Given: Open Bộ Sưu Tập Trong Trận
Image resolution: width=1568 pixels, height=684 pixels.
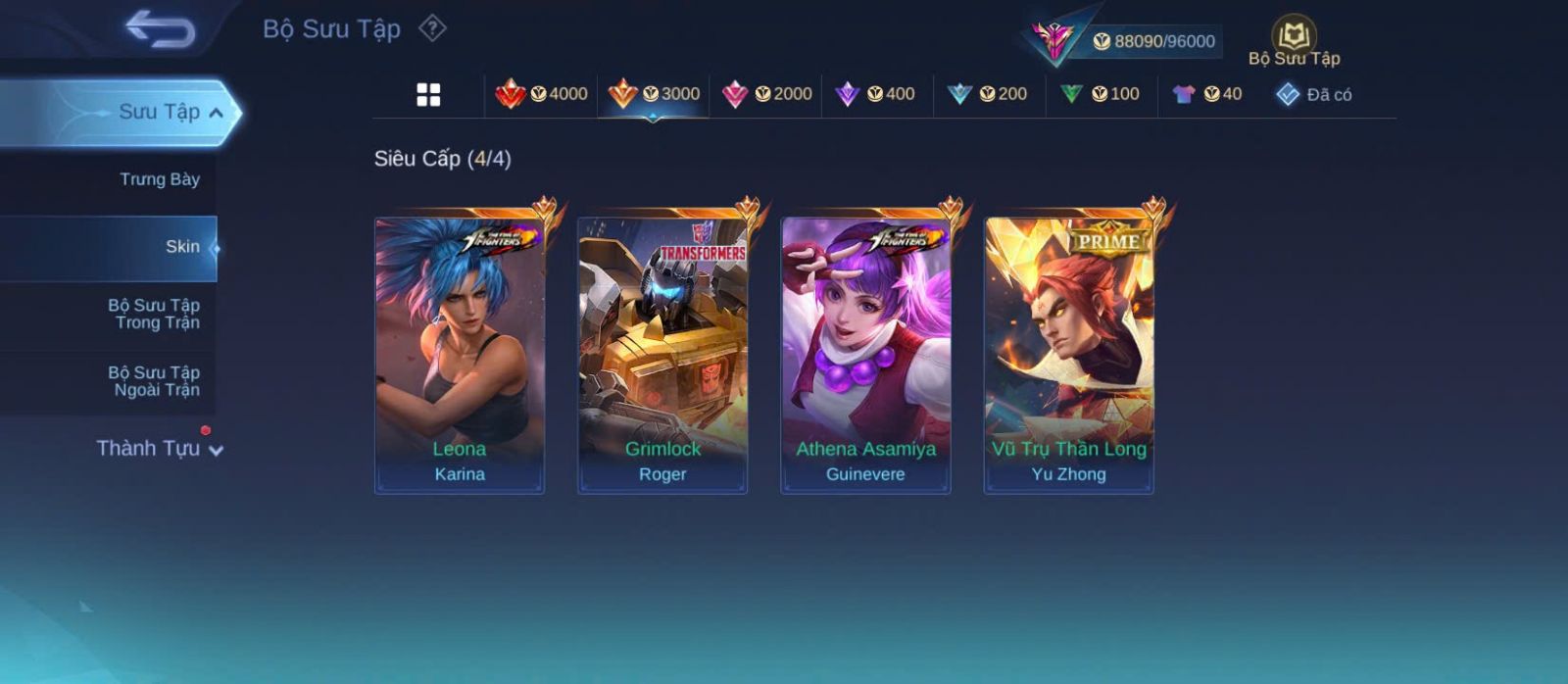Looking at the screenshot, I should [x=154, y=314].
